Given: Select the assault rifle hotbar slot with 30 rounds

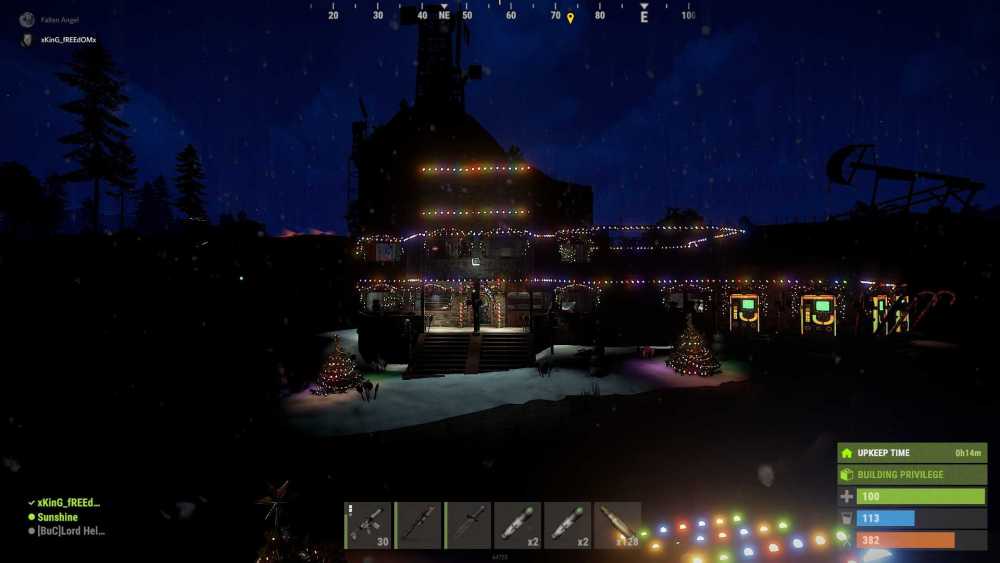Looking at the screenshot, I should point(367,525).
